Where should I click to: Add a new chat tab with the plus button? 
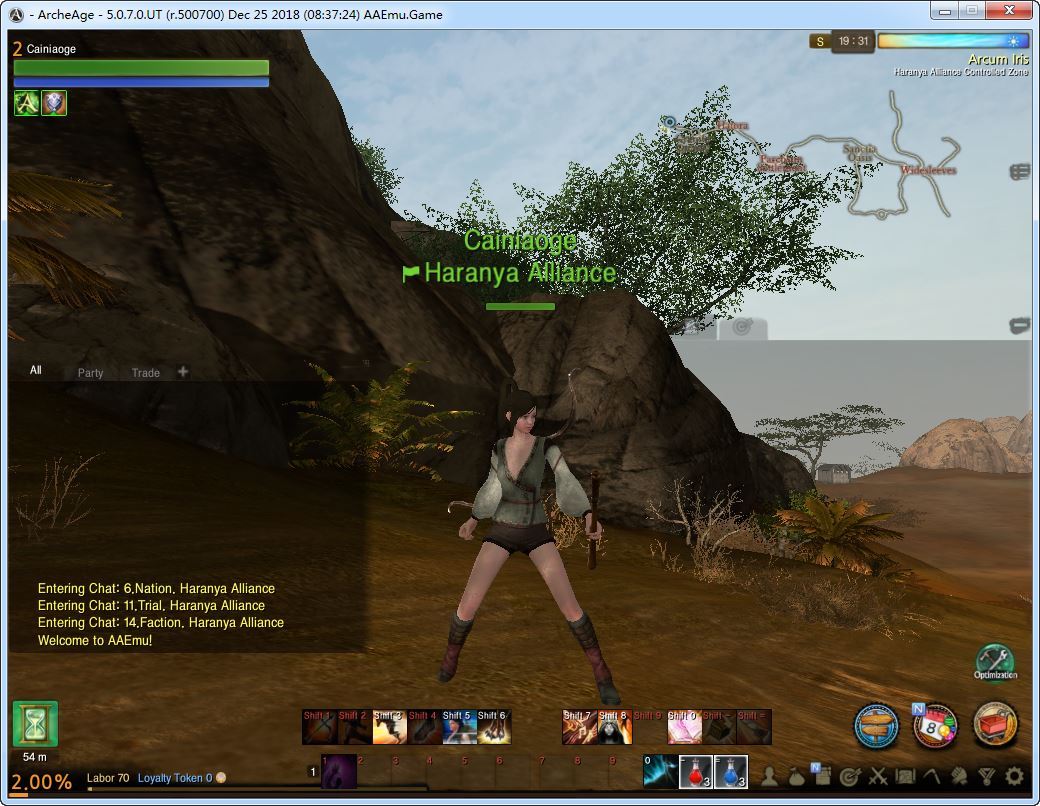point(183,371)
